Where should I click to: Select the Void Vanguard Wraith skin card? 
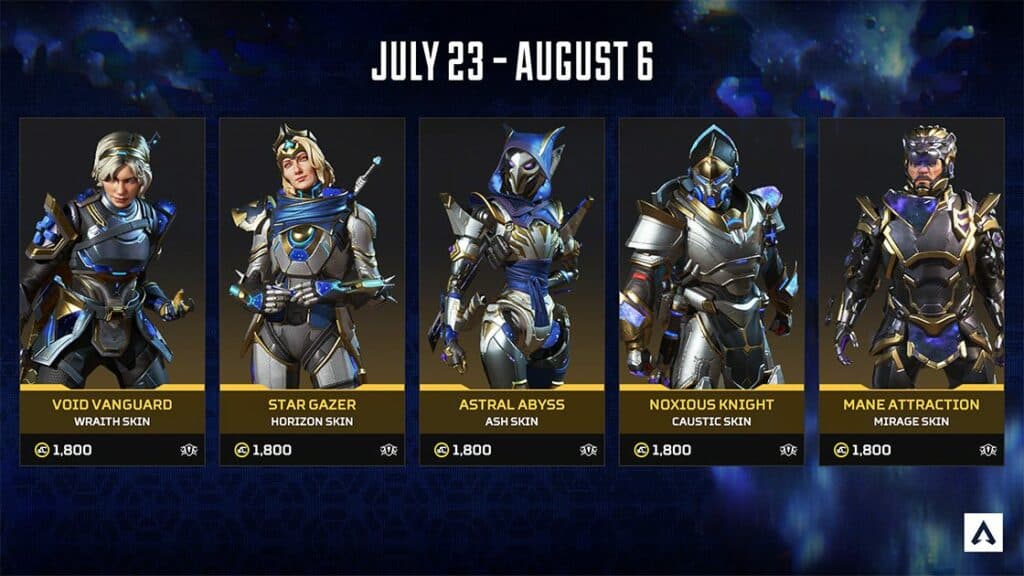pos(112,290)
